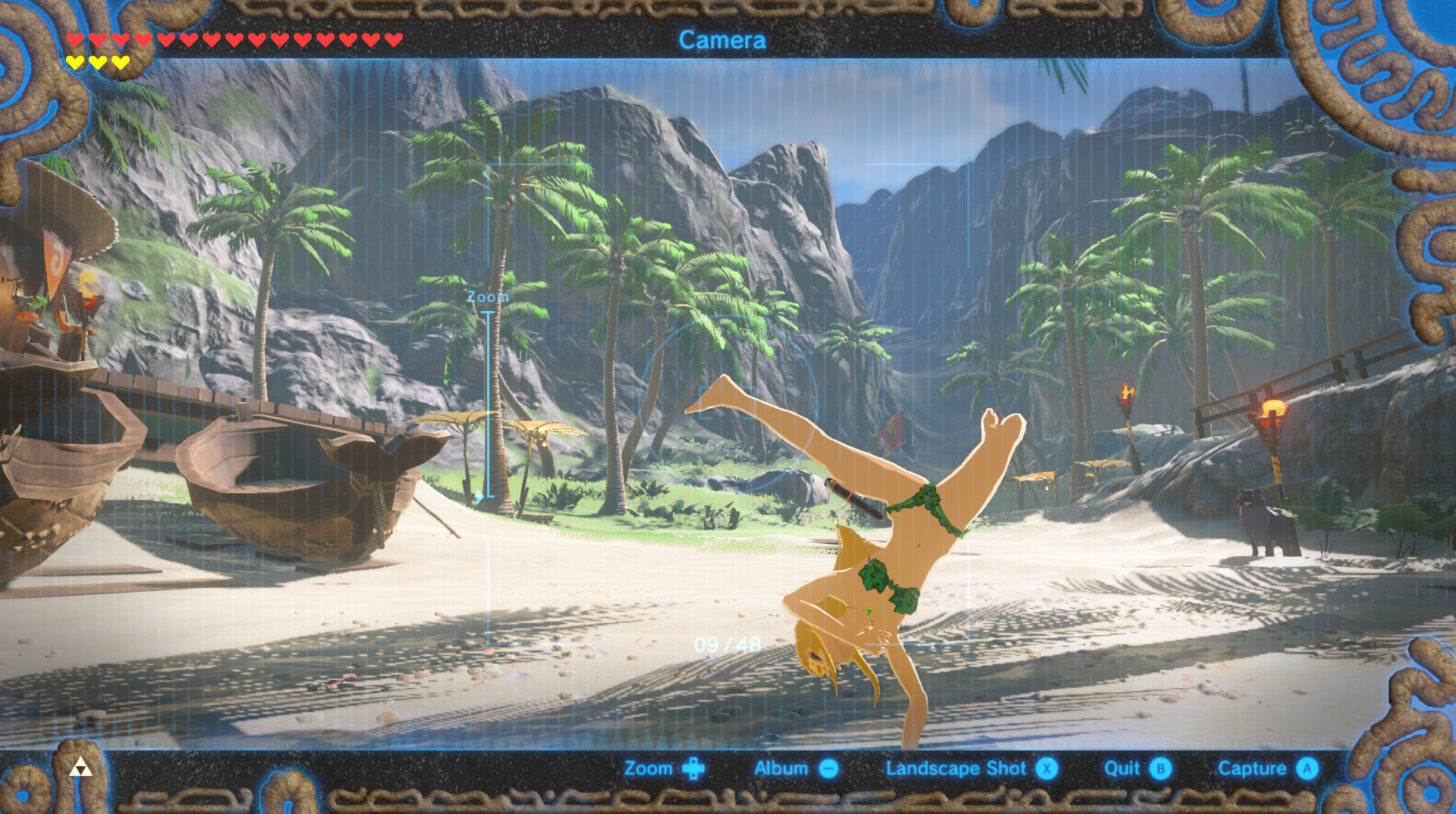Click the B icon beside Quit

[1159, 768]
